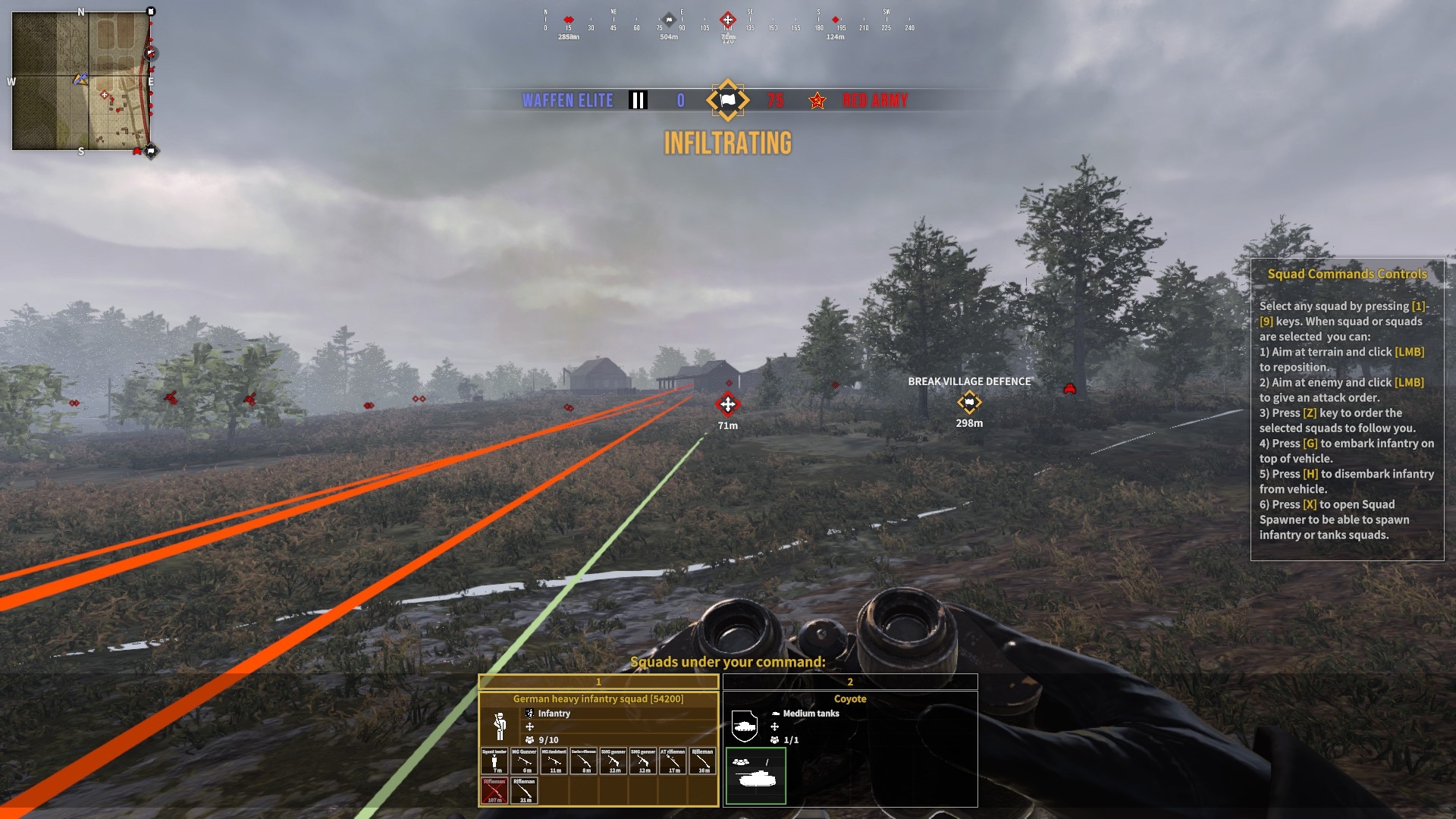
Task: Open the minimap
Action: coord(81,80)
